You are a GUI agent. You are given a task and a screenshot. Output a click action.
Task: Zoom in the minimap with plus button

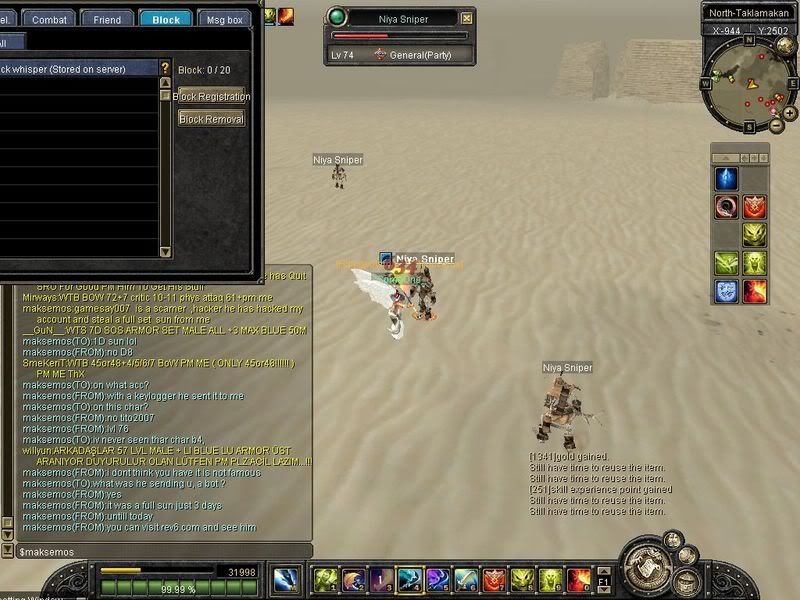[790, 113]
